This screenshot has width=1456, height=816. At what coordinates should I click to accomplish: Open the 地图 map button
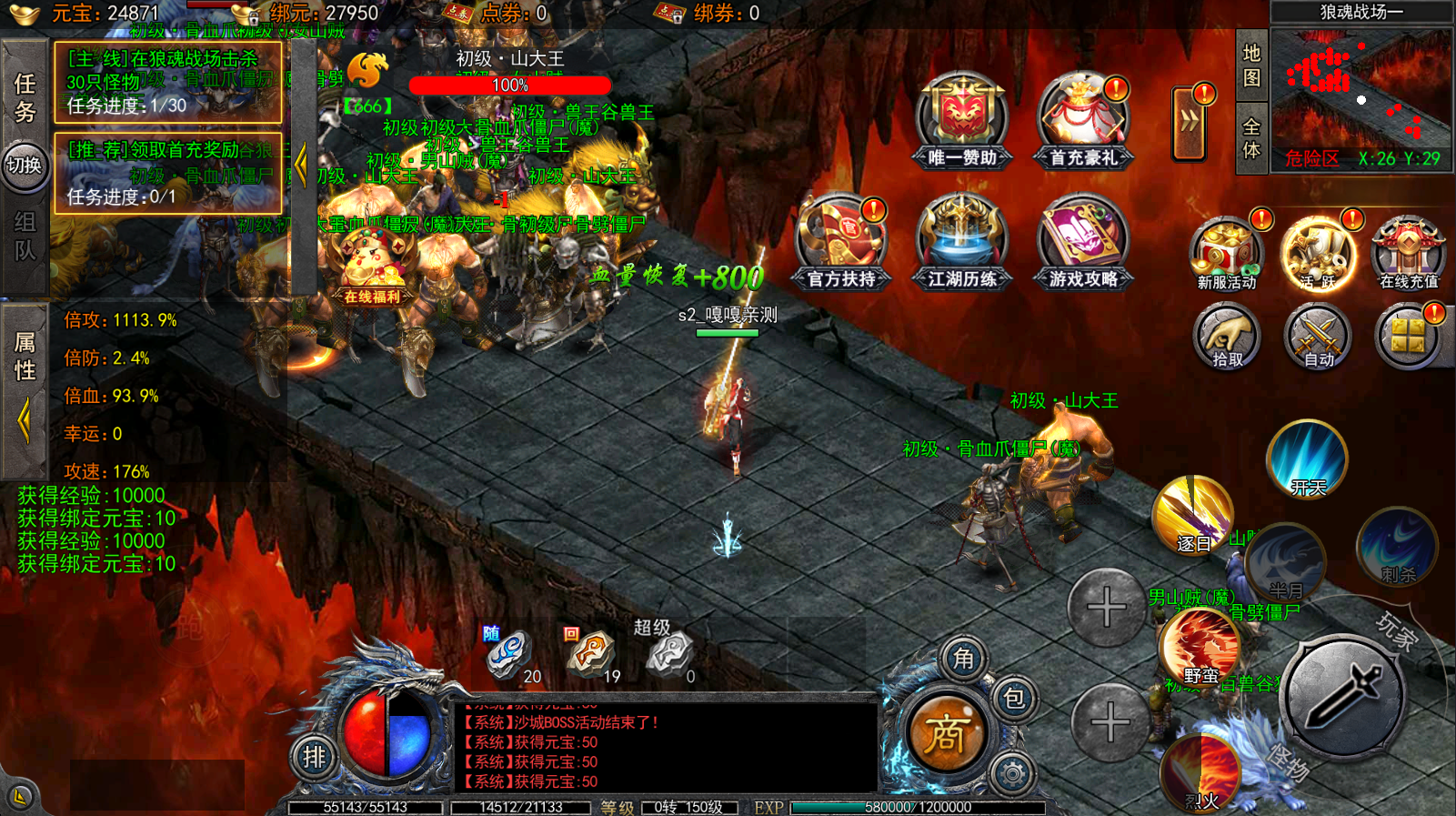[x=1251, y=65]
